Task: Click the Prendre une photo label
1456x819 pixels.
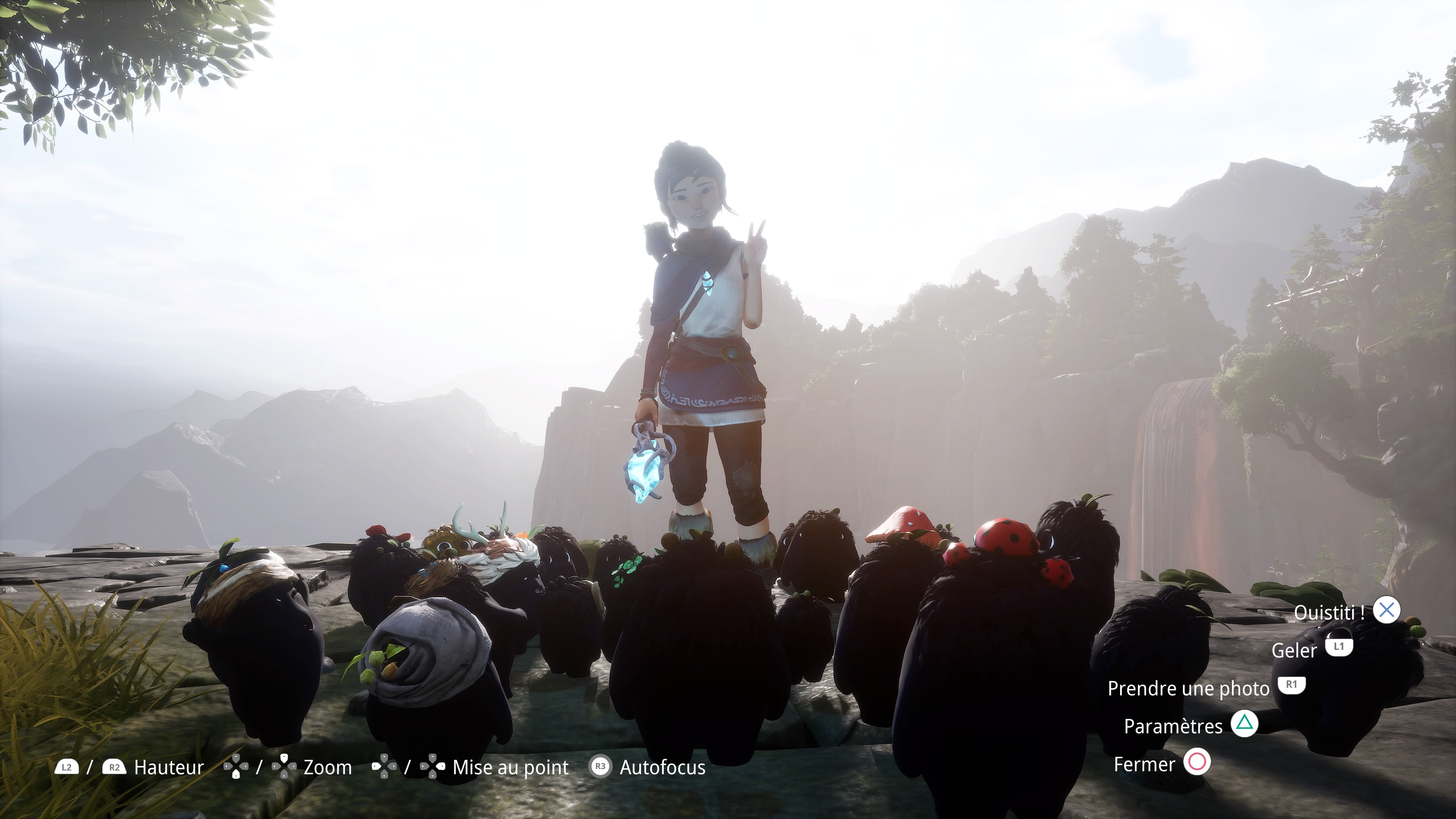Action: tap(1188, 688)
